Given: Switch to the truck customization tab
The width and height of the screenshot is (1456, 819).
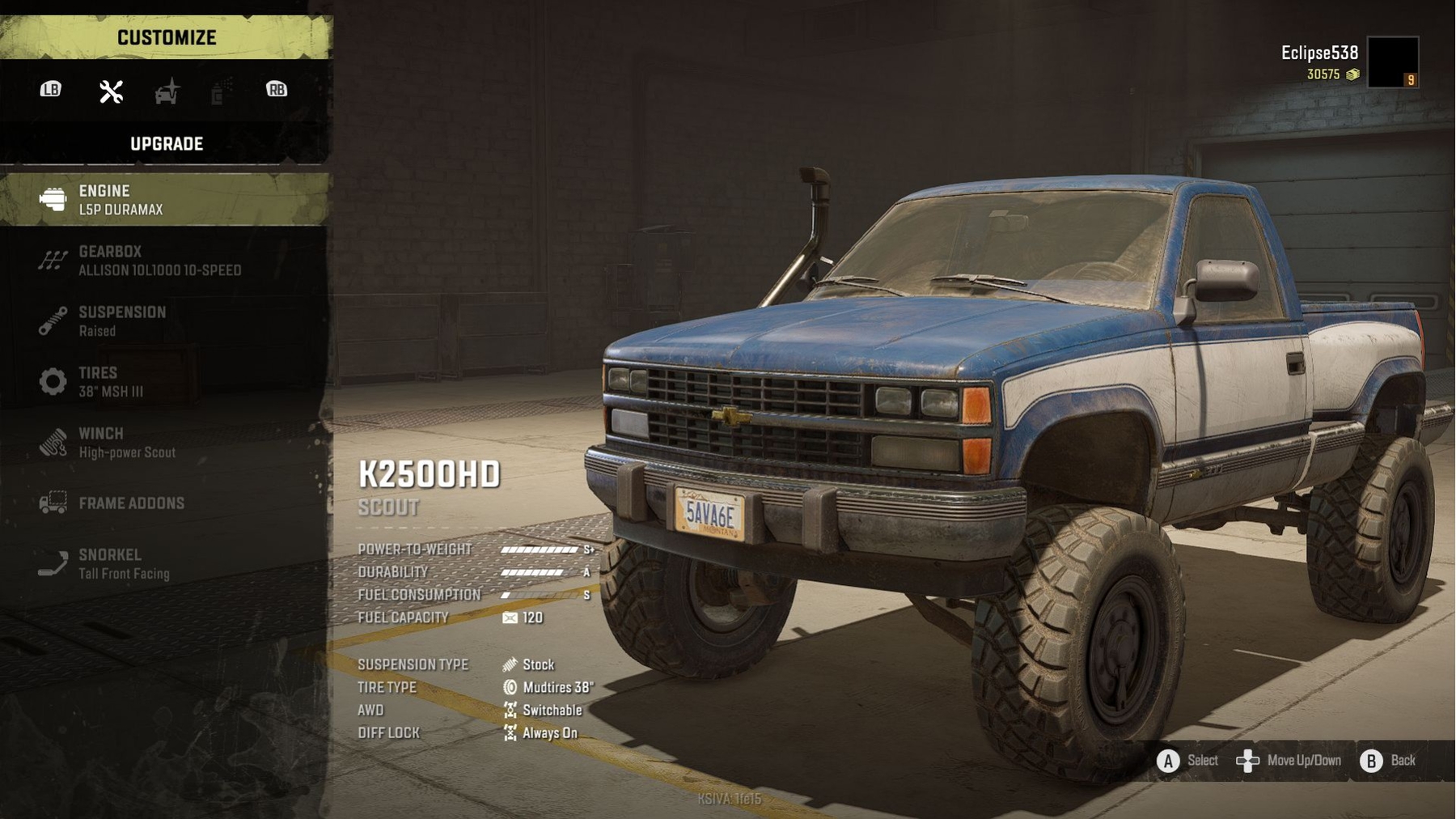Looking at the screenshot, I should 167,91.
